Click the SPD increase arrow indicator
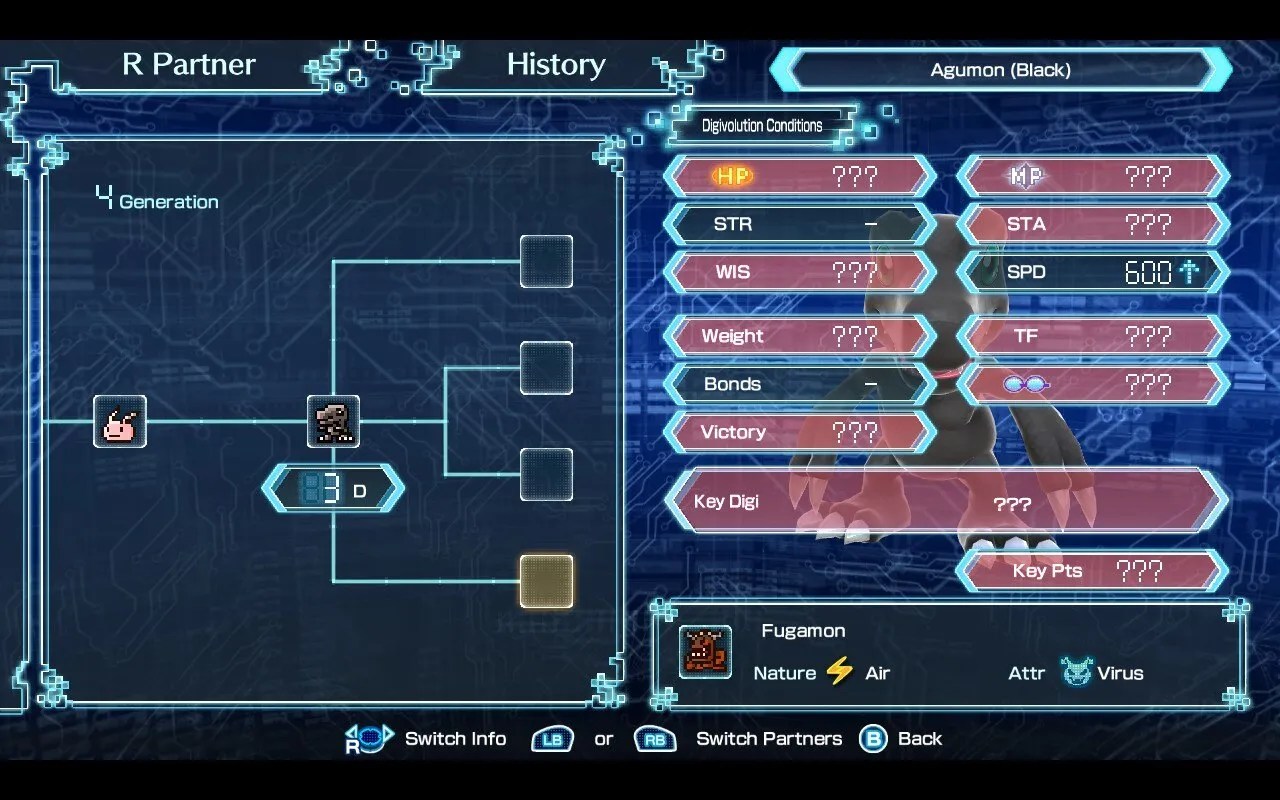This screenshot has height=800, width=1280. (x=1195, y=271)
